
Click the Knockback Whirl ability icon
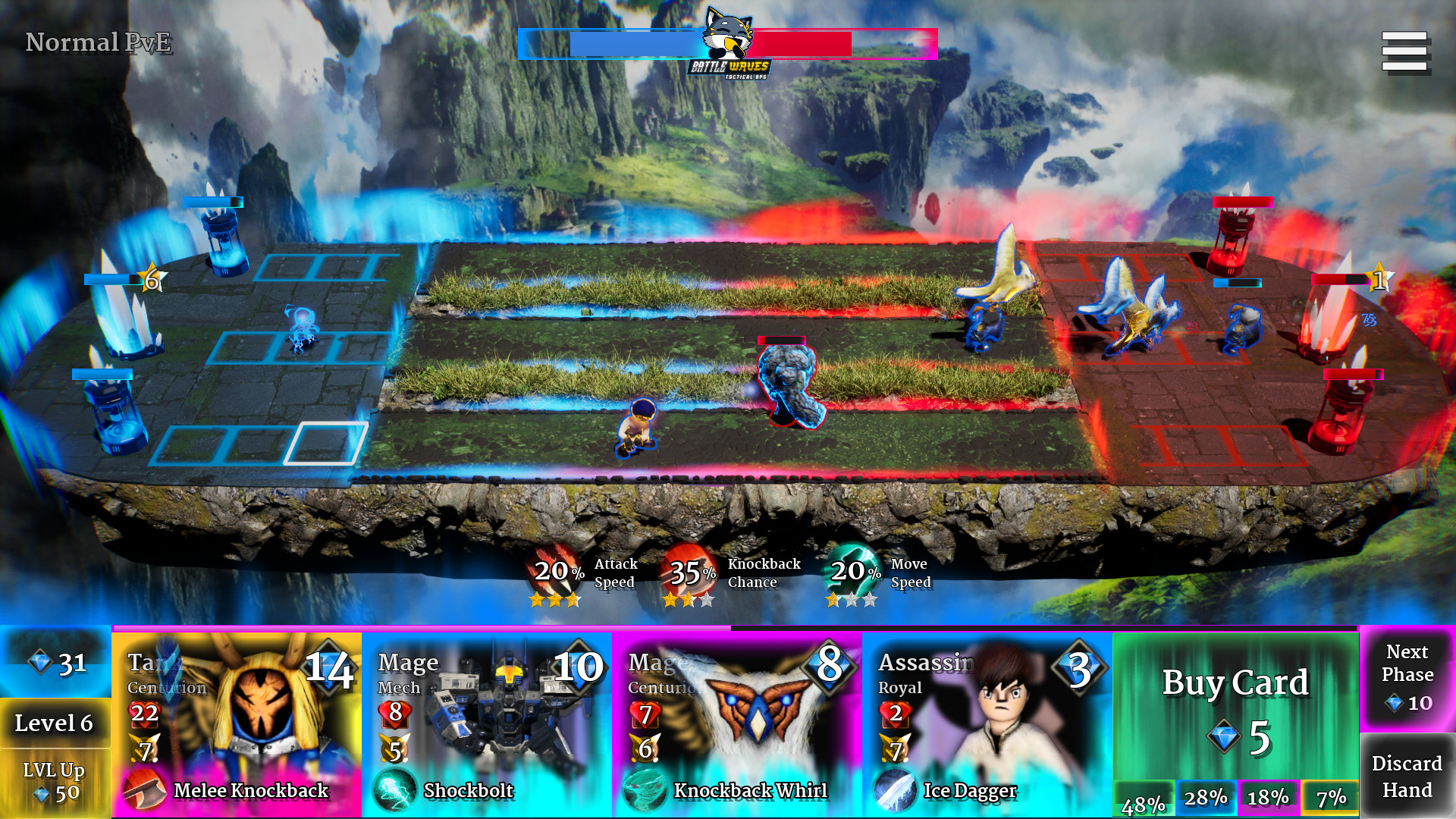coord(645,790)
